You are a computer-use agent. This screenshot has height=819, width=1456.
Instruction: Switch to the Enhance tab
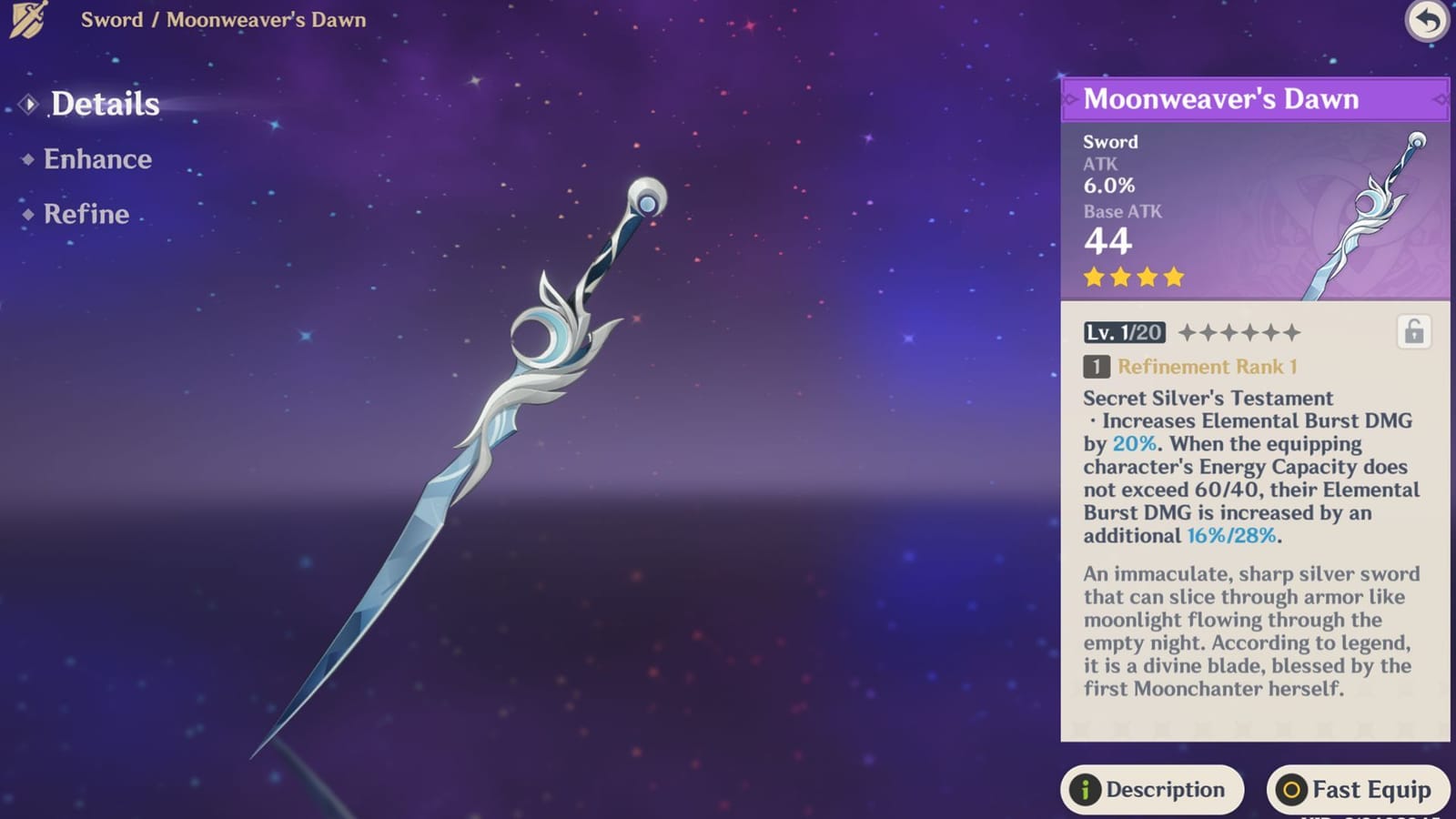coord(97,159)
